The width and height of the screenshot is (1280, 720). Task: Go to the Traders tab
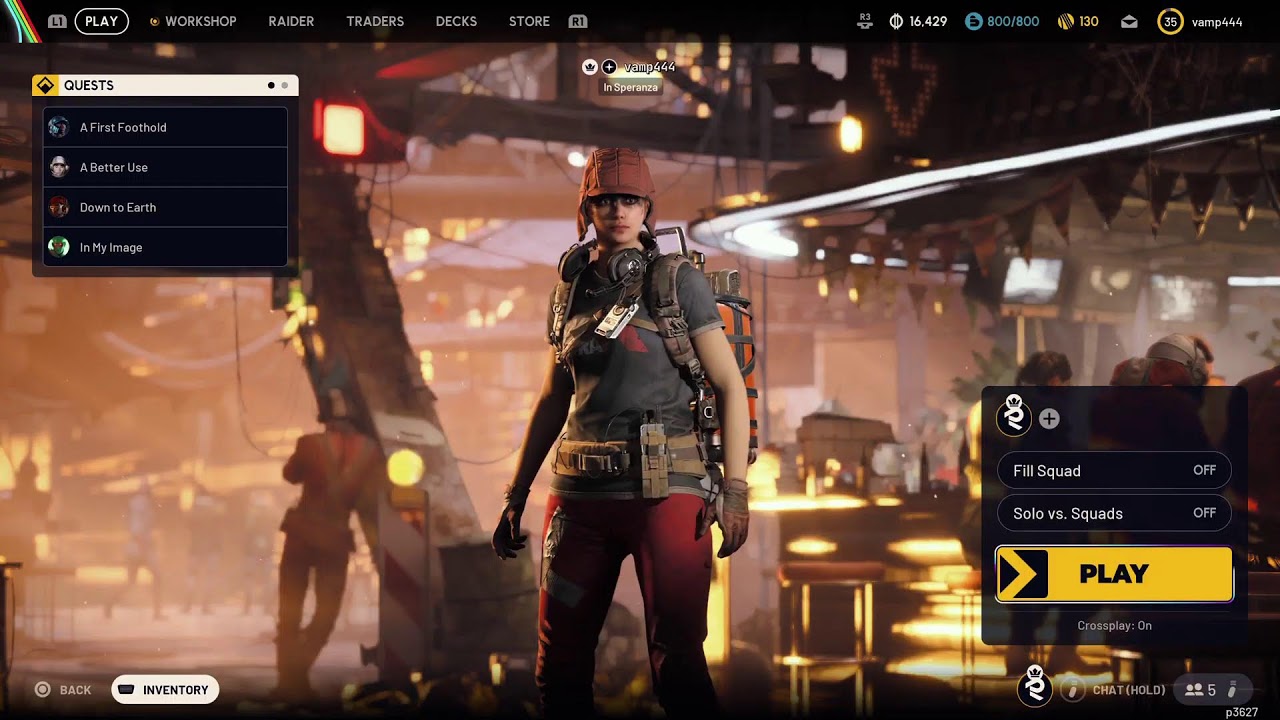coord(375,21)
